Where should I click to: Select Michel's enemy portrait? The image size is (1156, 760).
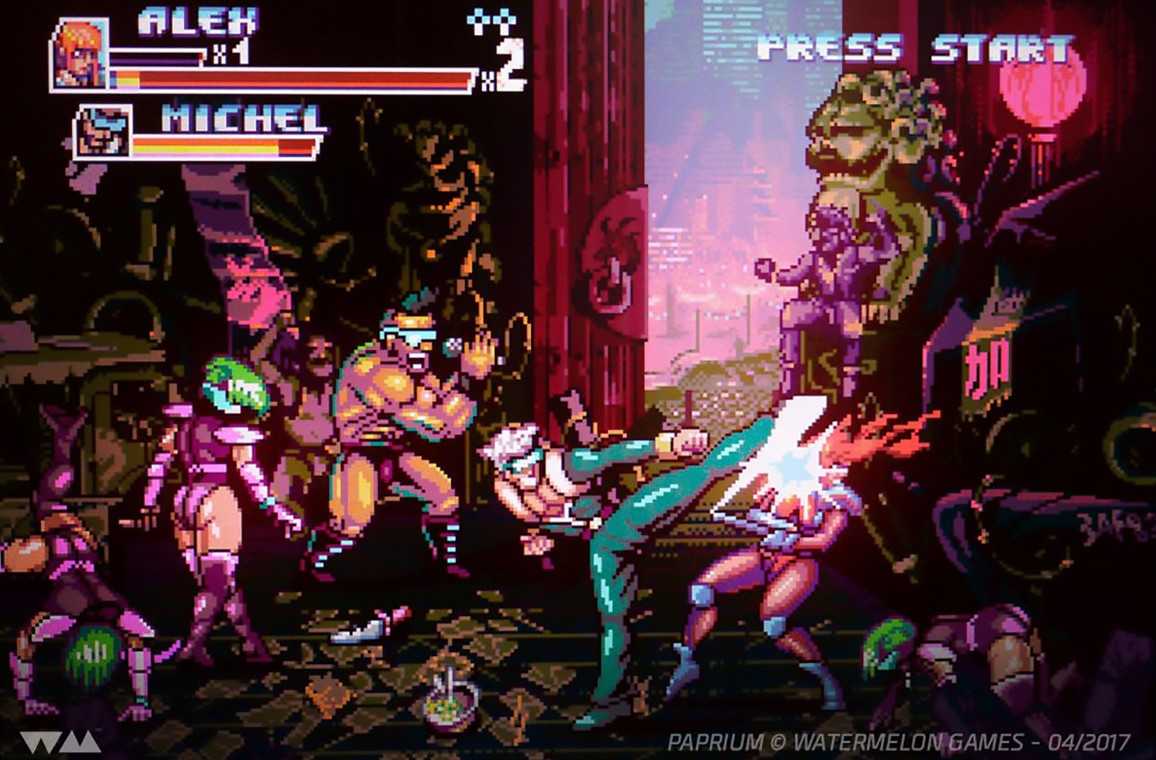102,132
